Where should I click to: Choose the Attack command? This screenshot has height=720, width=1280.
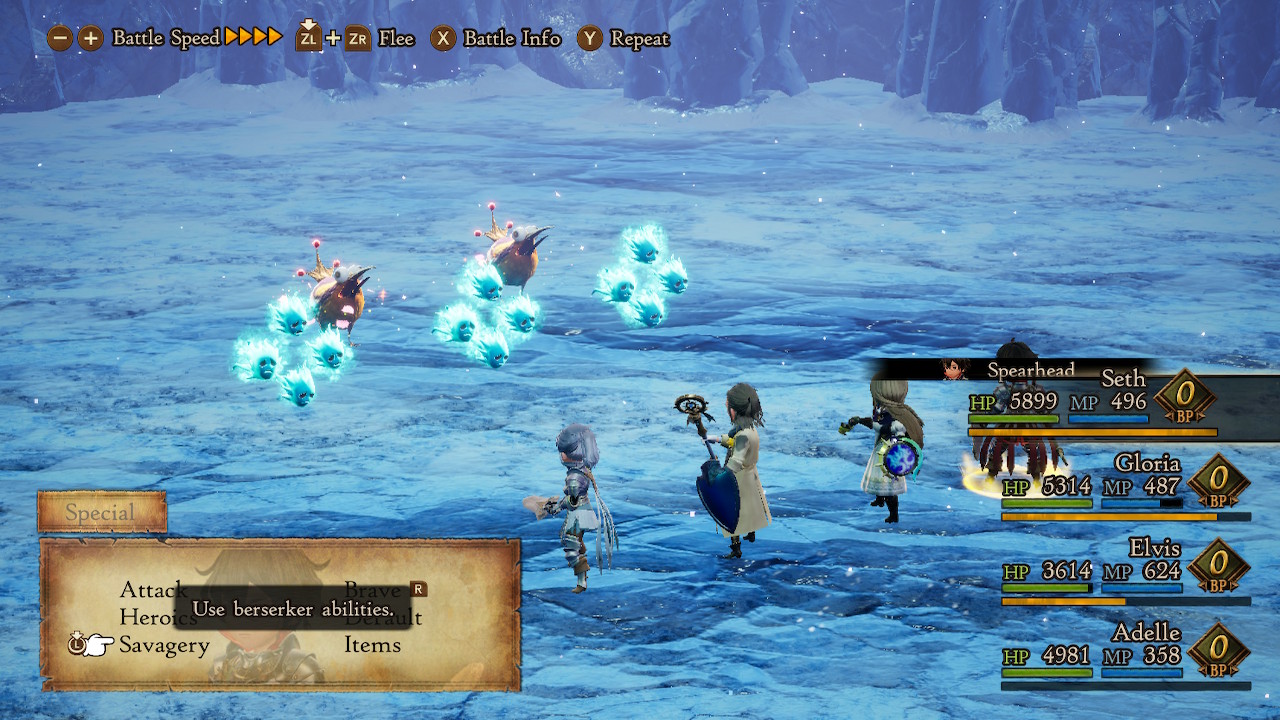point(152,590)
